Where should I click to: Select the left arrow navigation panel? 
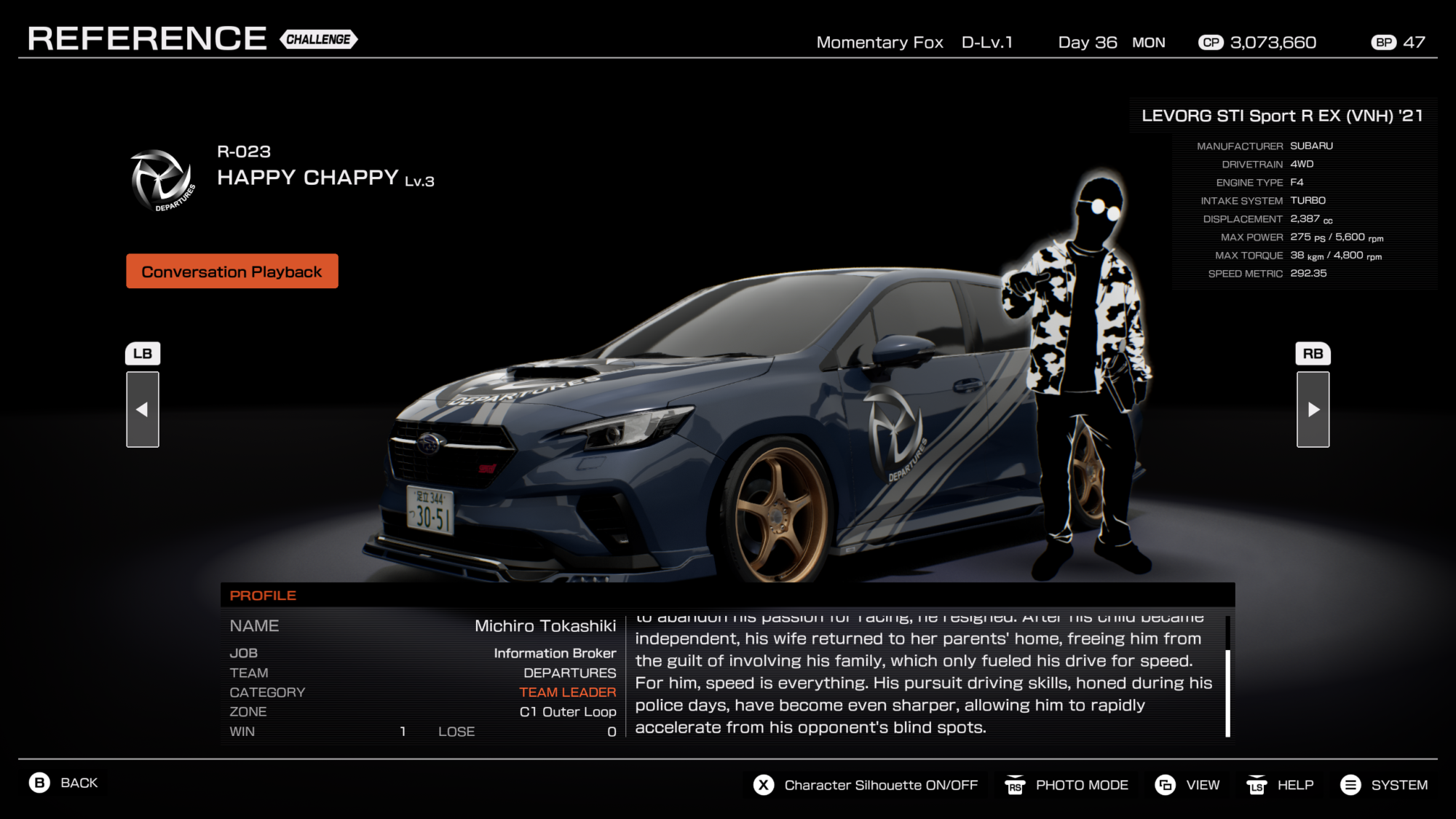(x=143, y=409)
